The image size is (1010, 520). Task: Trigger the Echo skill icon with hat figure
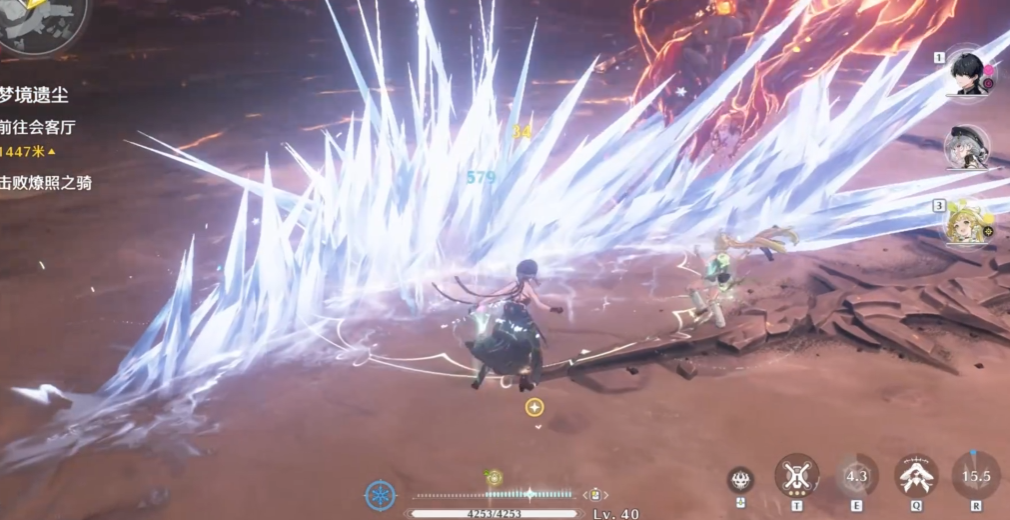coord(915,475)
